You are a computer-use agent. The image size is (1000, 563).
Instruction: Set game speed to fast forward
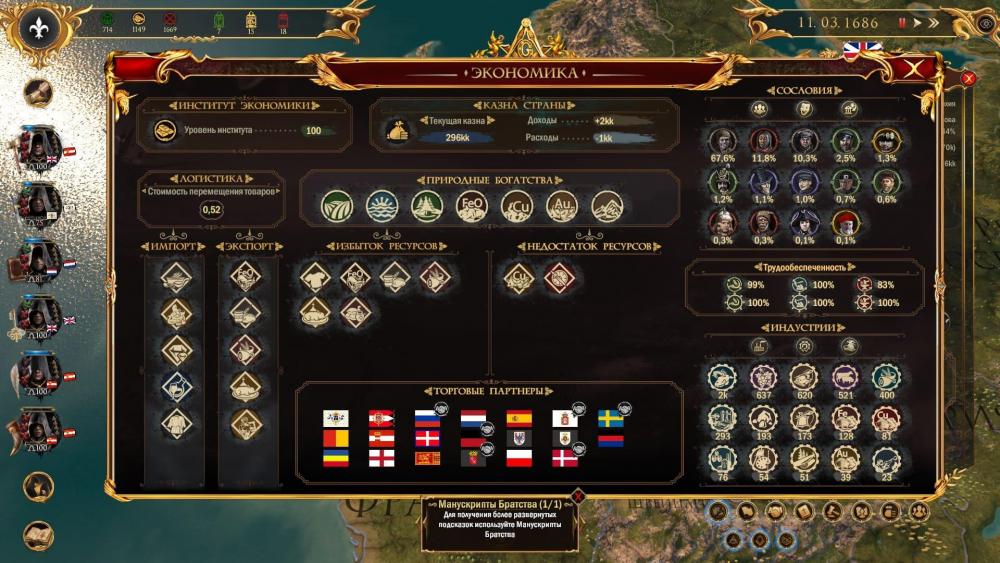933,22
